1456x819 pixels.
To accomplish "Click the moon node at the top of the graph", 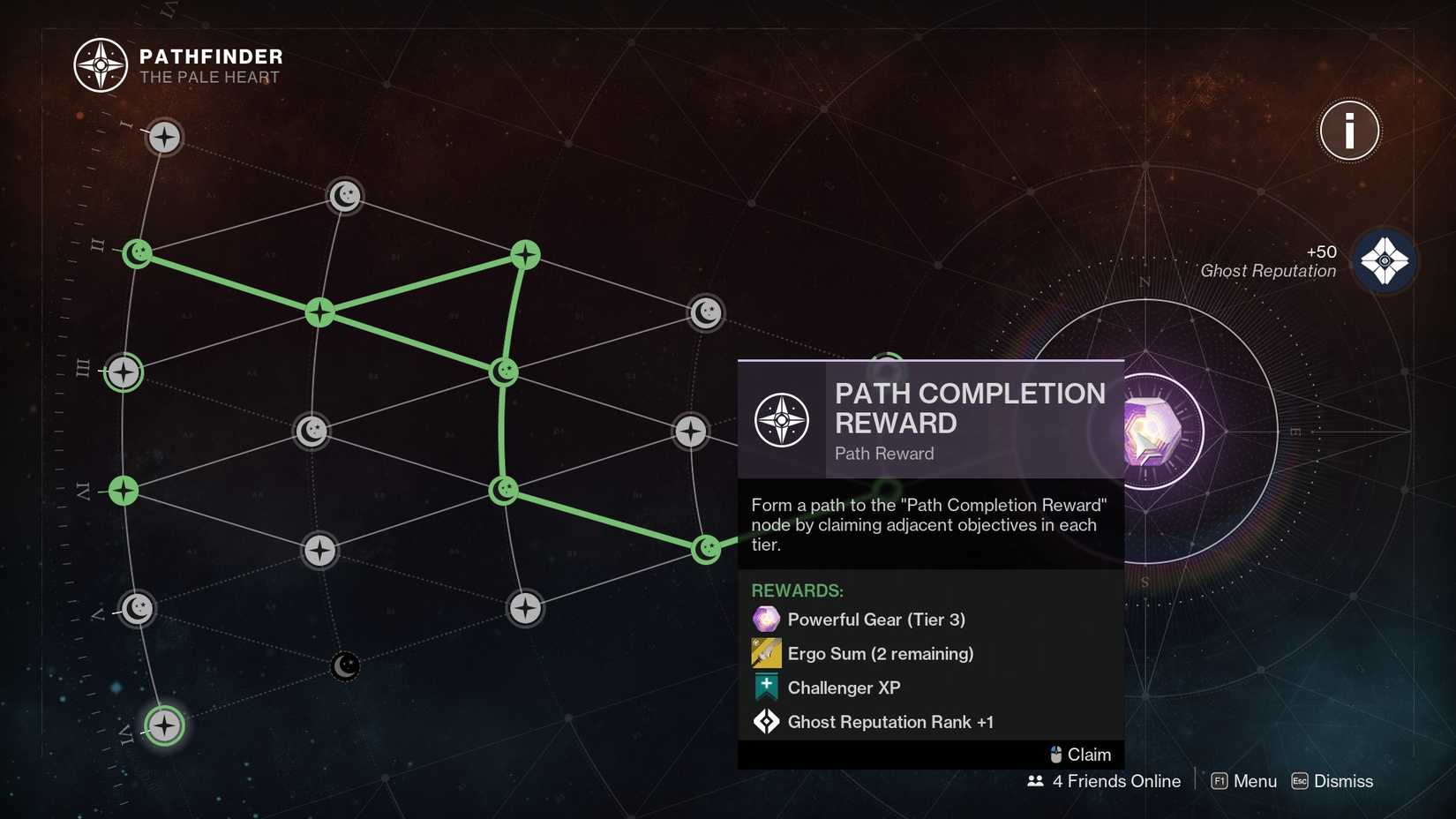I will [x=344, y=196].
